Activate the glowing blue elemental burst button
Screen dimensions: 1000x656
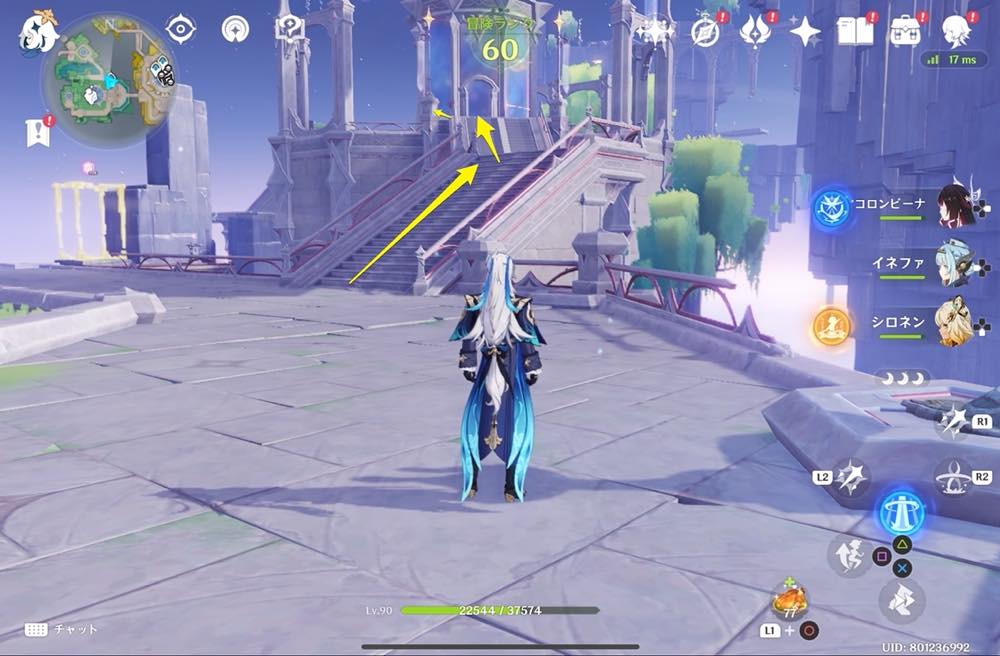pyautogui.click(x=900, y=513)
